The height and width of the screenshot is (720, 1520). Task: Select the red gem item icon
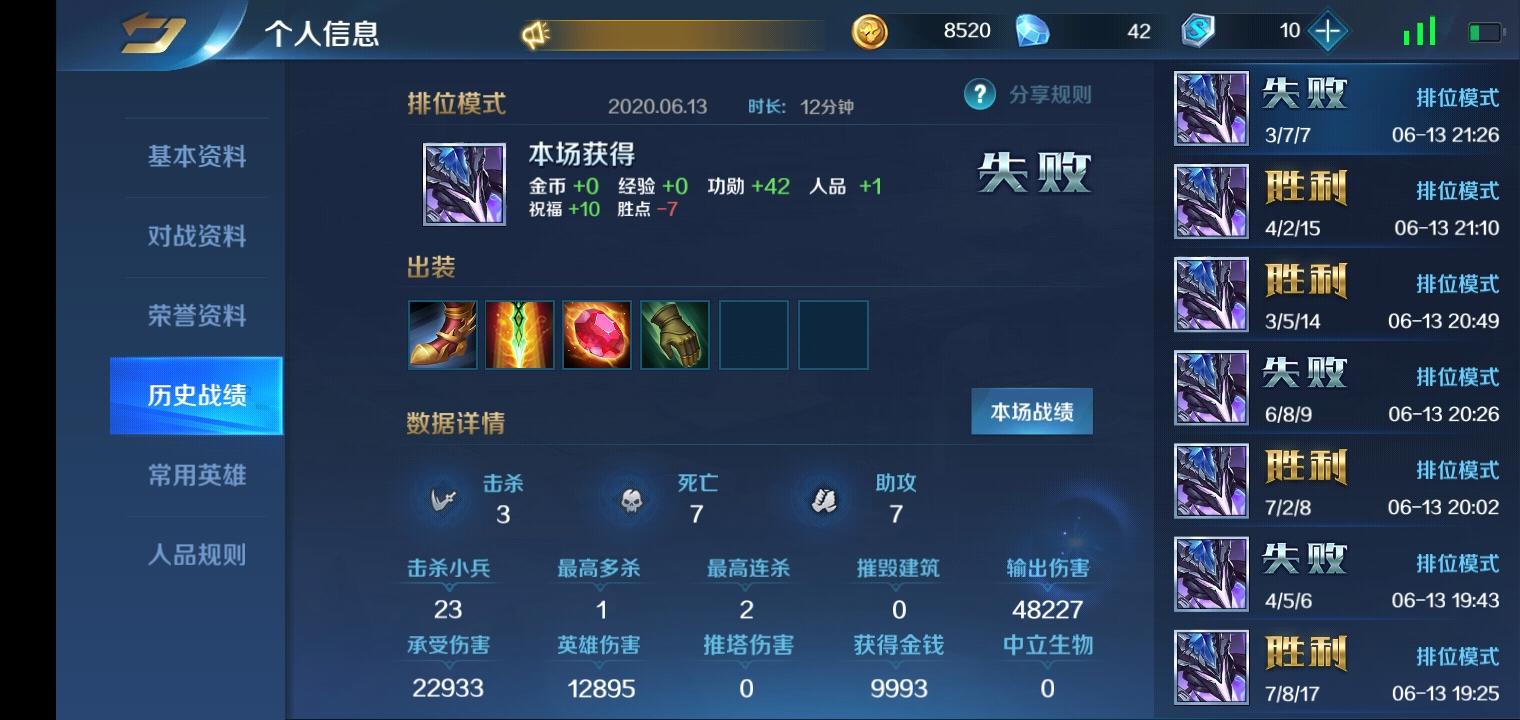[597, 334]
